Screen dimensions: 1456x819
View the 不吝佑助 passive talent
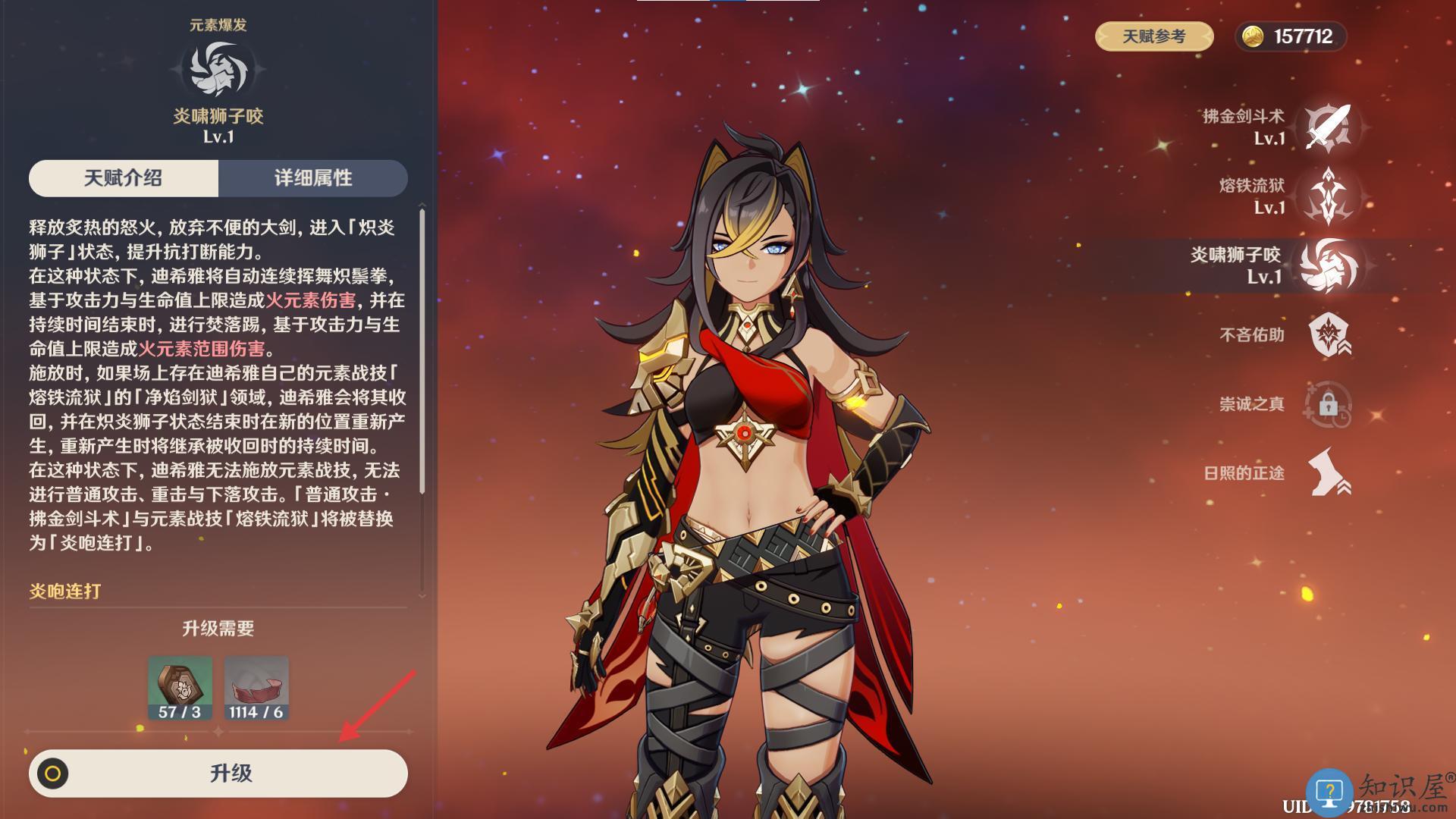(x=1328, y=334)
